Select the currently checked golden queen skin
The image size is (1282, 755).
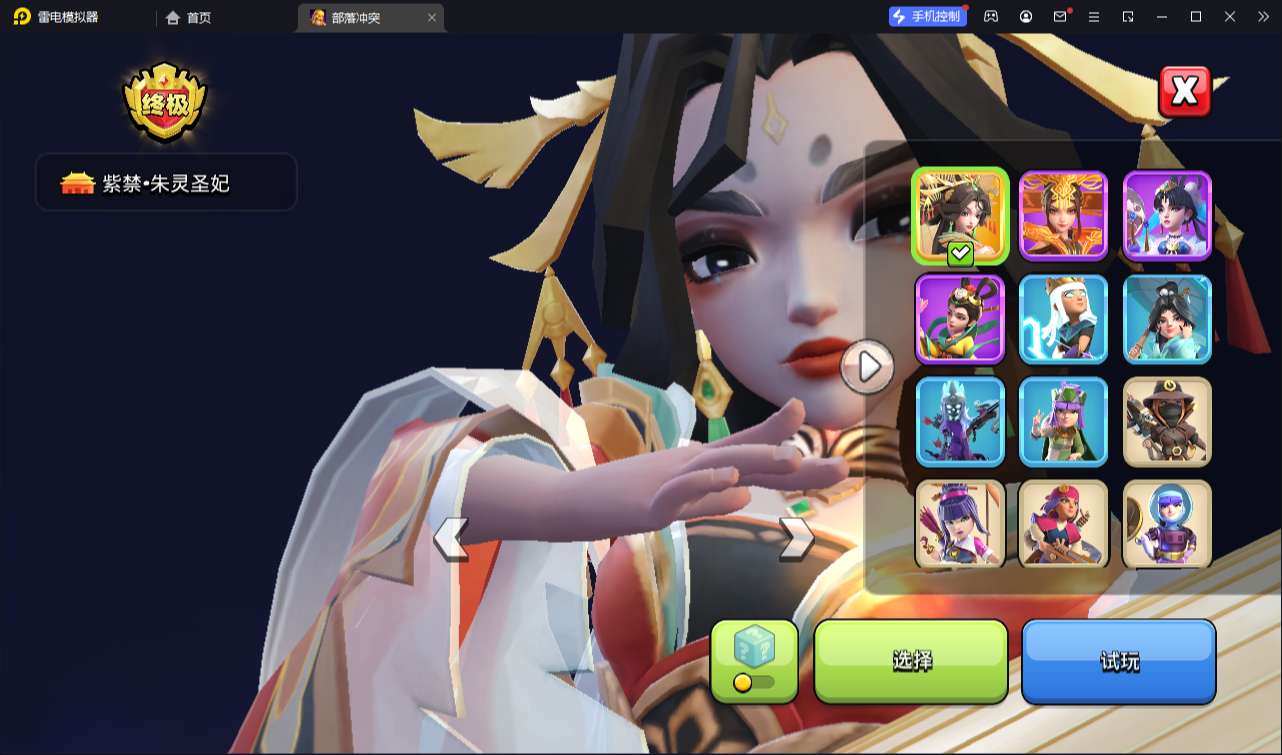[x=960, y=215]
